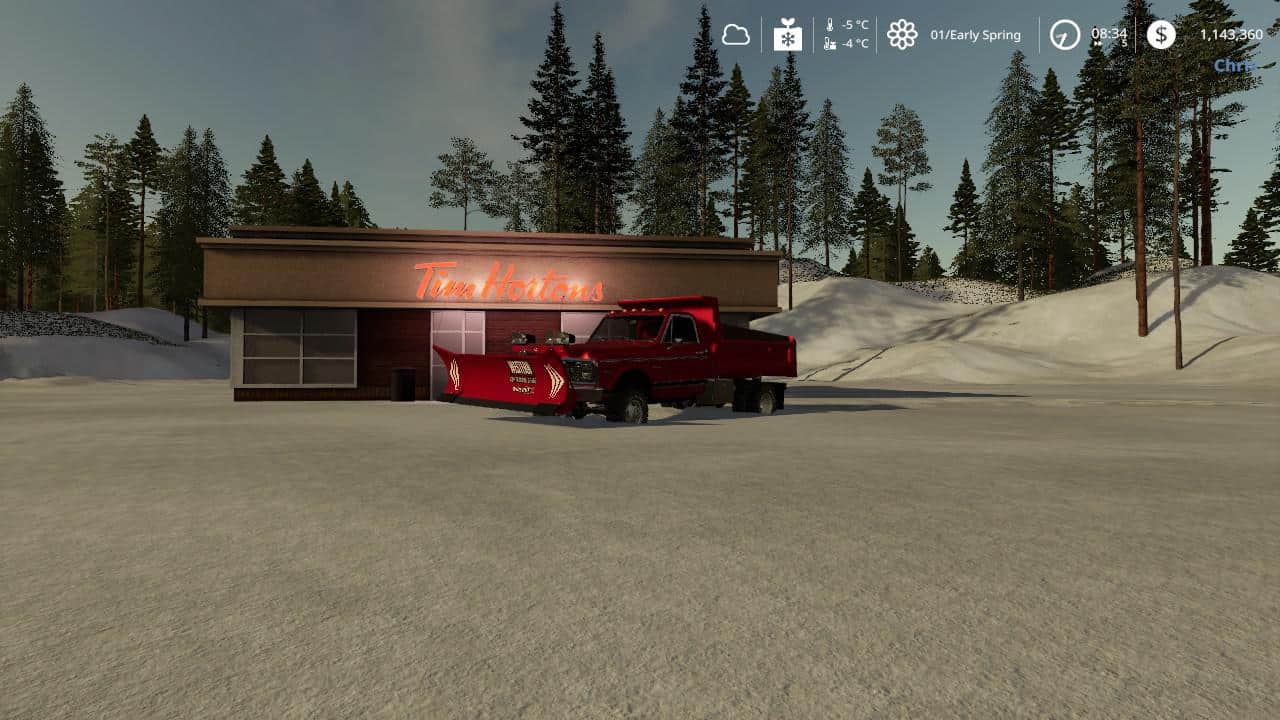Click the soil temperature thermometer icon
Image resolution: width=1280 pixels, height=720 pixels.
click(827, 44)
